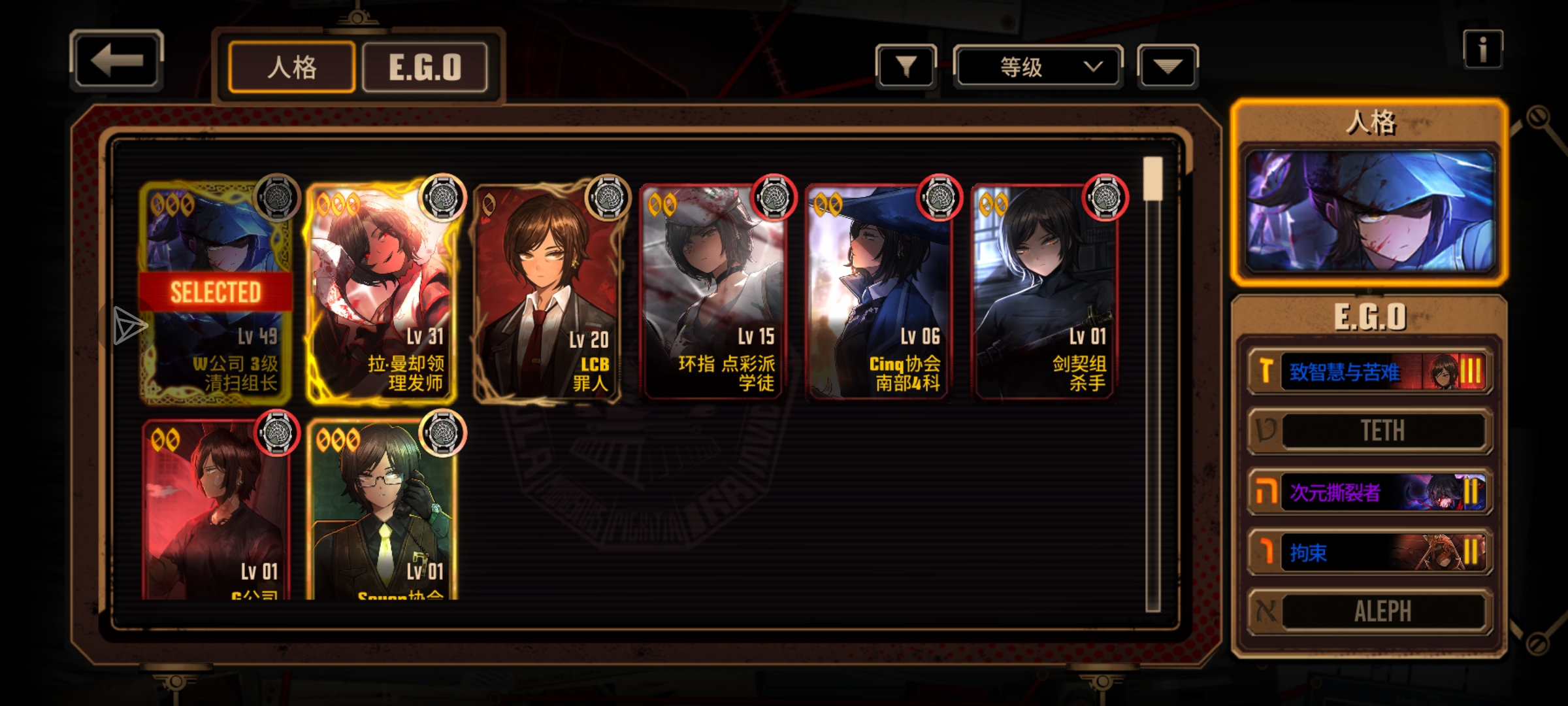Image resolution: width=1568 pixels, height=706 pixels.
Task: Open the 等级 sort dropdown
Action: tap(1037, 67)
